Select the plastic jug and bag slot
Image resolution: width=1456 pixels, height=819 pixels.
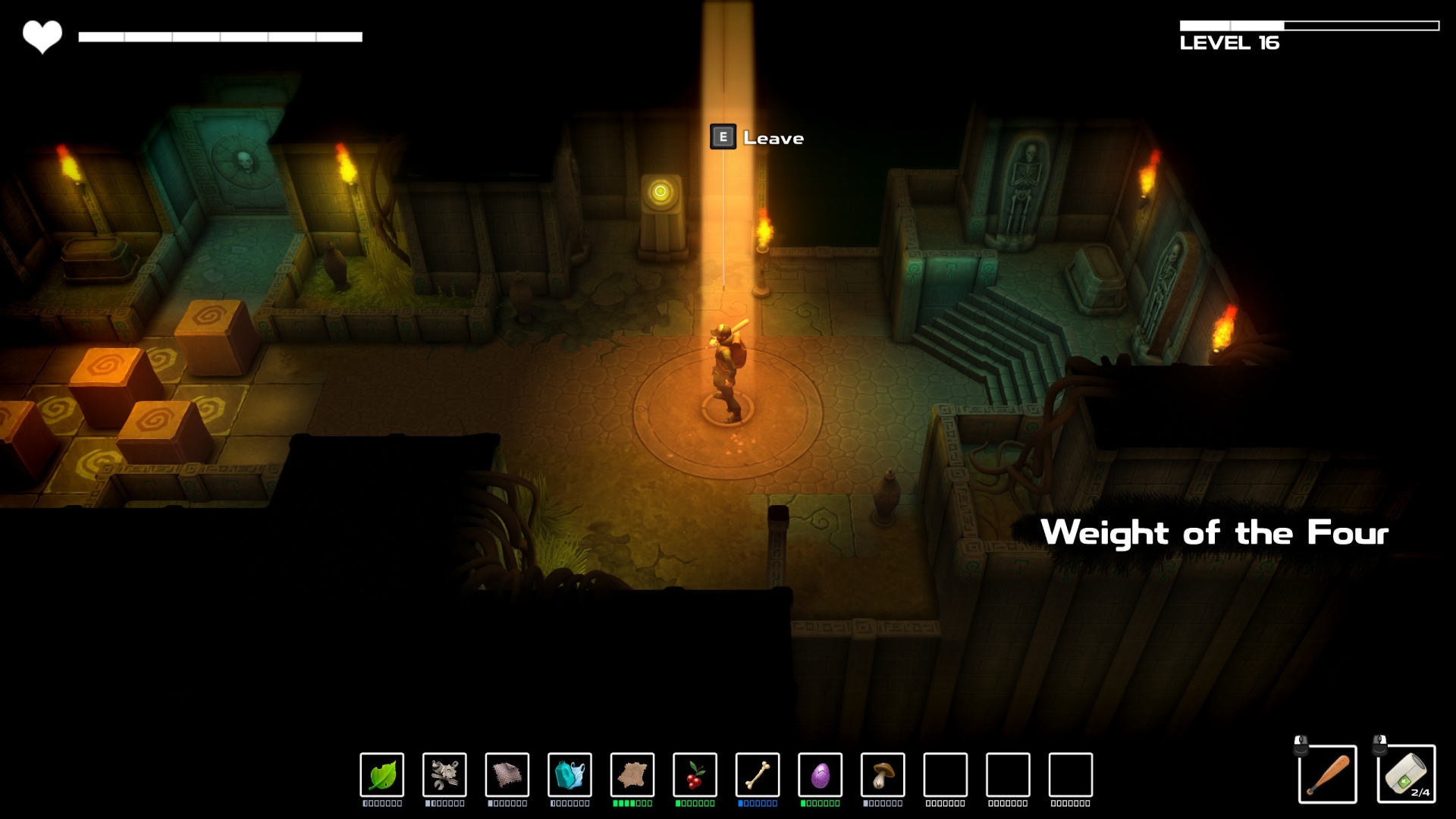tap(570, 774)
